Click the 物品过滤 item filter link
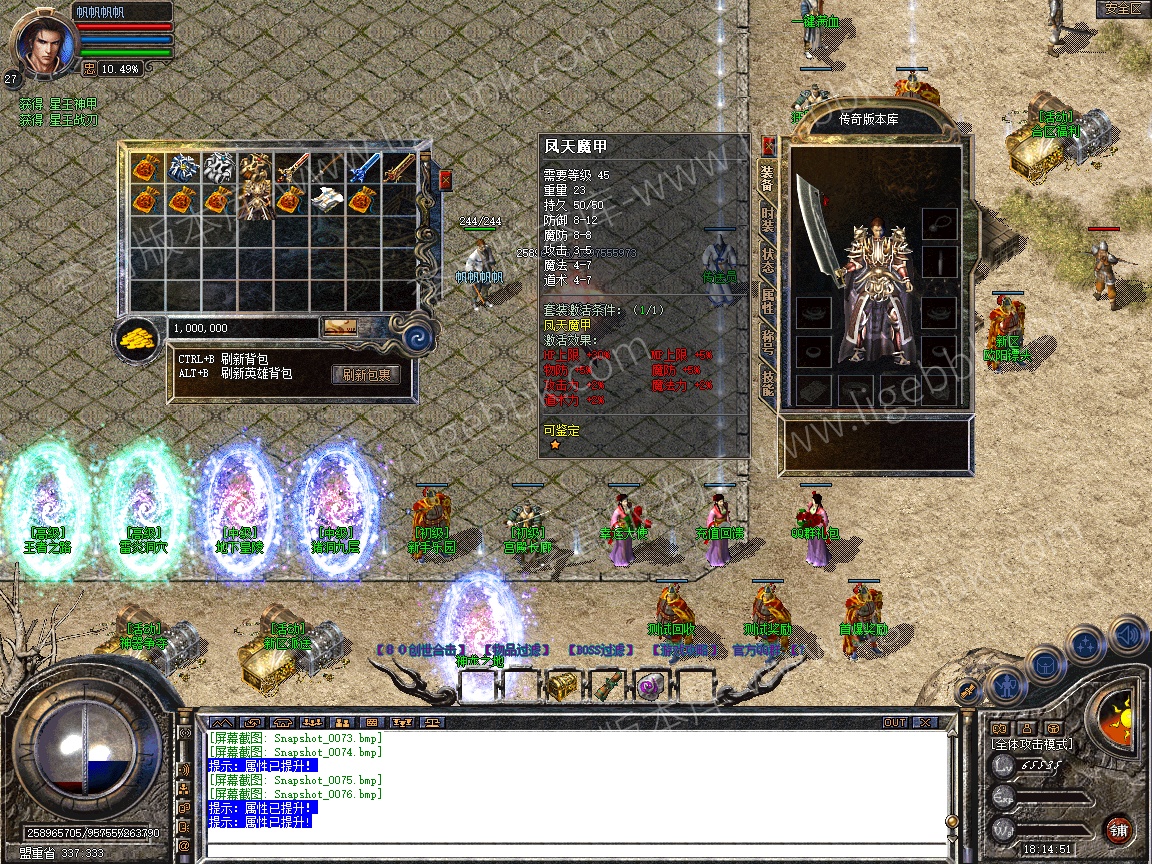The image size is (1152, 864). [x=515, y=650]
